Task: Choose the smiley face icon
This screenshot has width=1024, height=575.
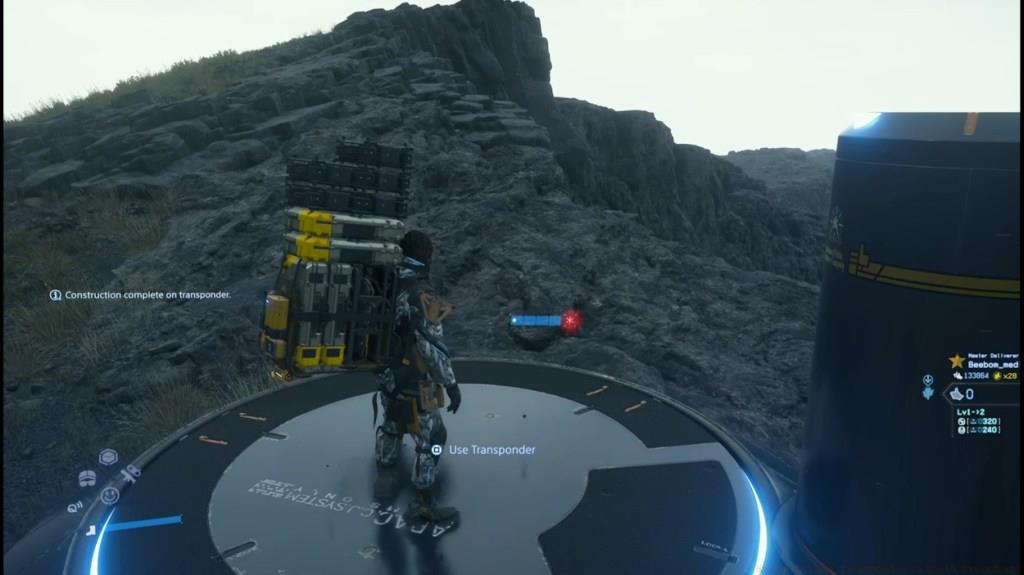Action: 110,495
